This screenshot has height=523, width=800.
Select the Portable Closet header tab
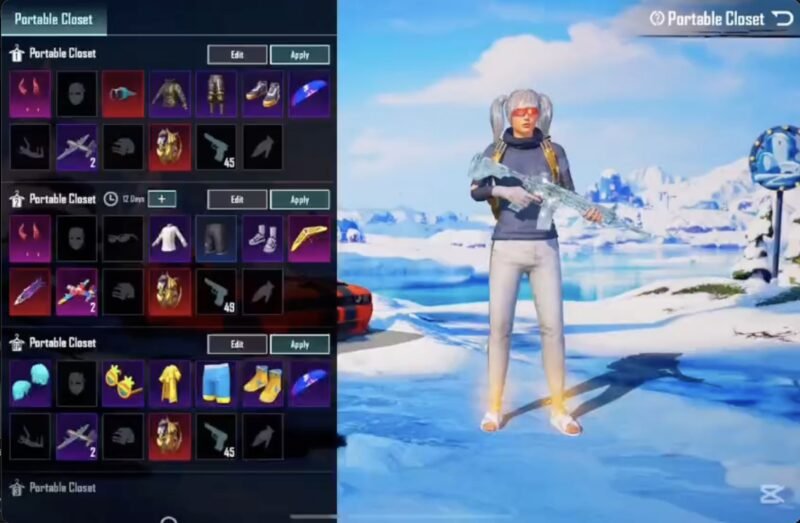(54, 18)
